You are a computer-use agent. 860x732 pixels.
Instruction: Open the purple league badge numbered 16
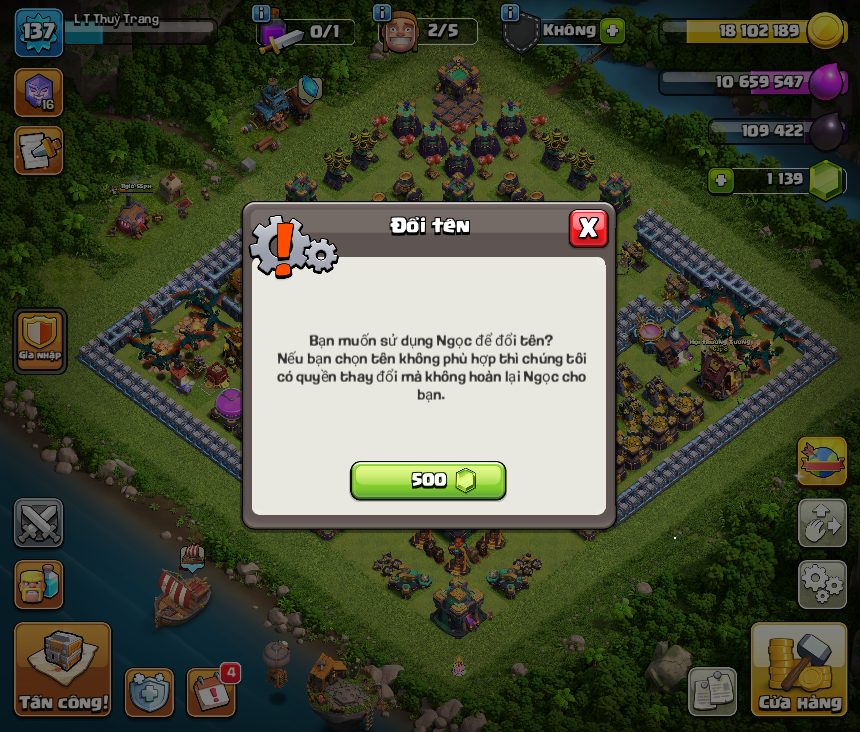pyautogui.click(x=38, y=92)
